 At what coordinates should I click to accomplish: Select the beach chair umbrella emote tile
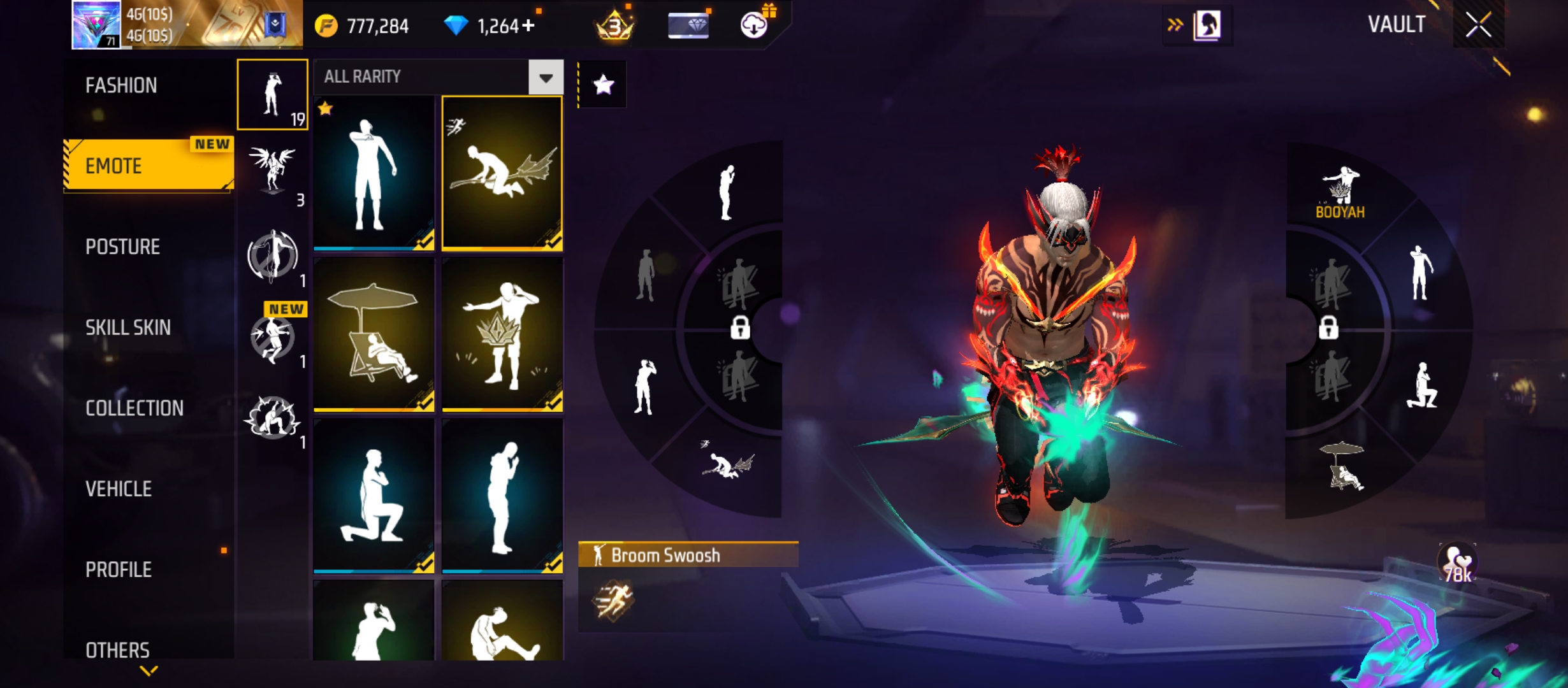[374, 334]
